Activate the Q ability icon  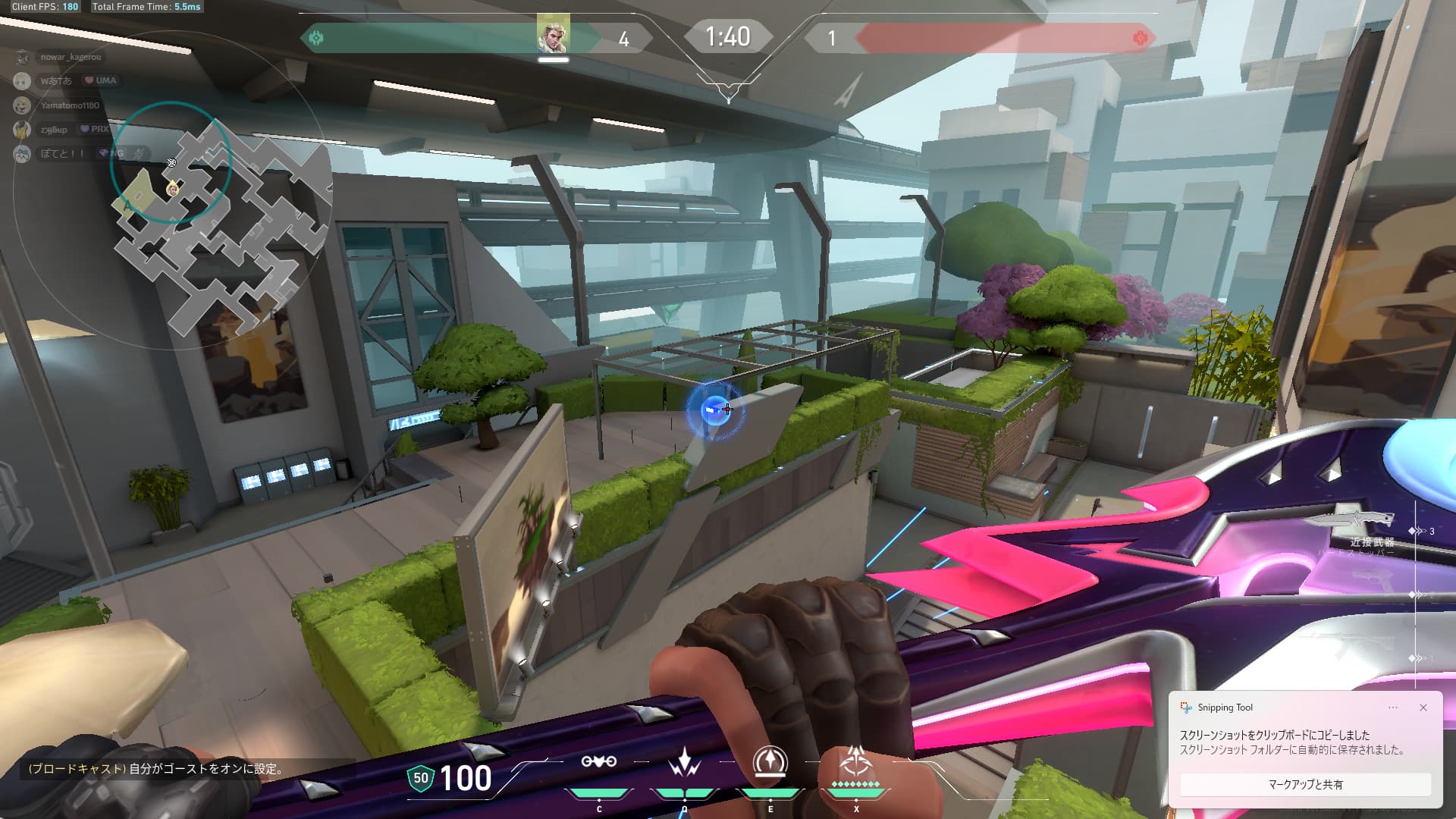(x=684, y=762)
